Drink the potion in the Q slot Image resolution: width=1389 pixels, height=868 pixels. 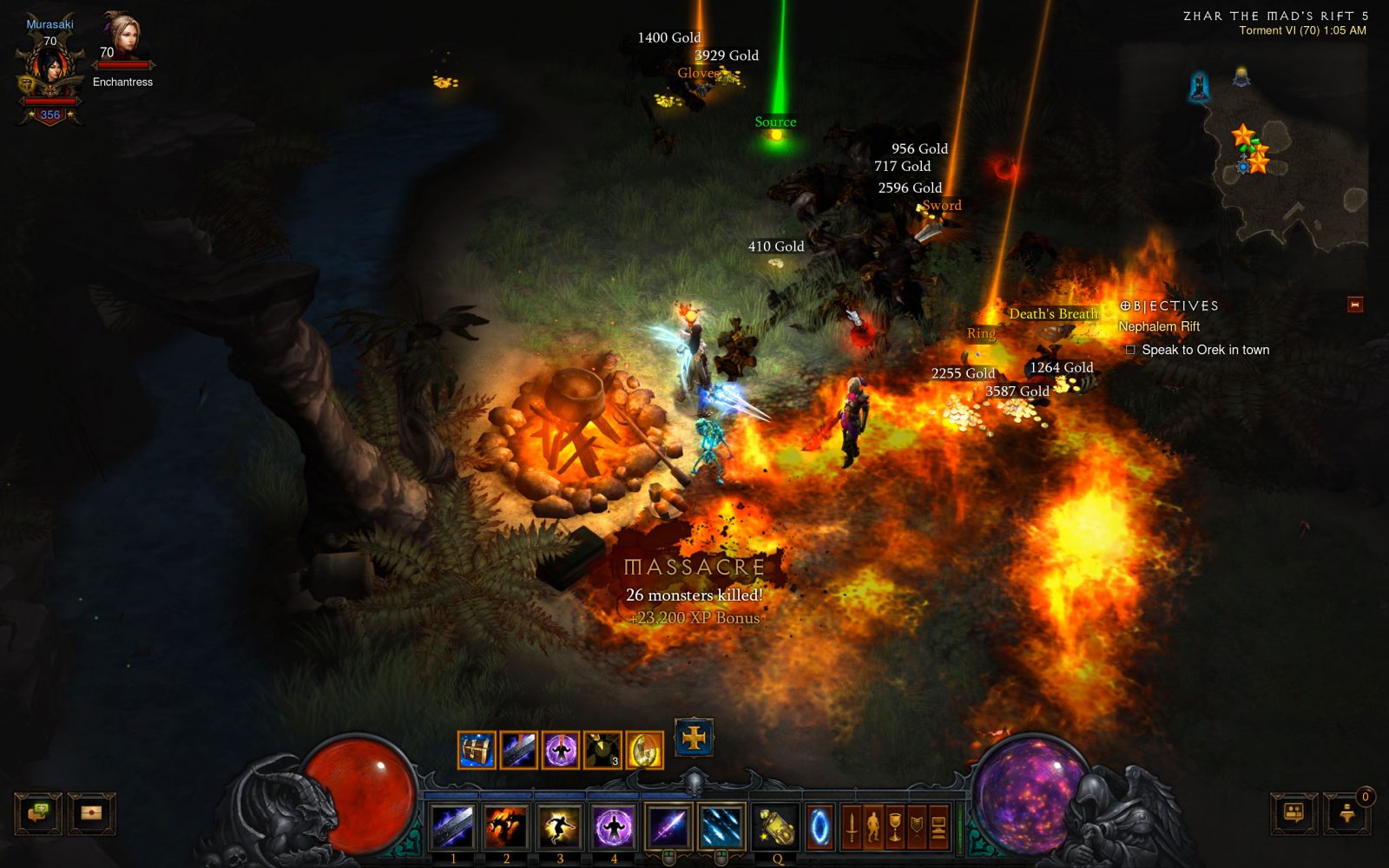point(776,826)
